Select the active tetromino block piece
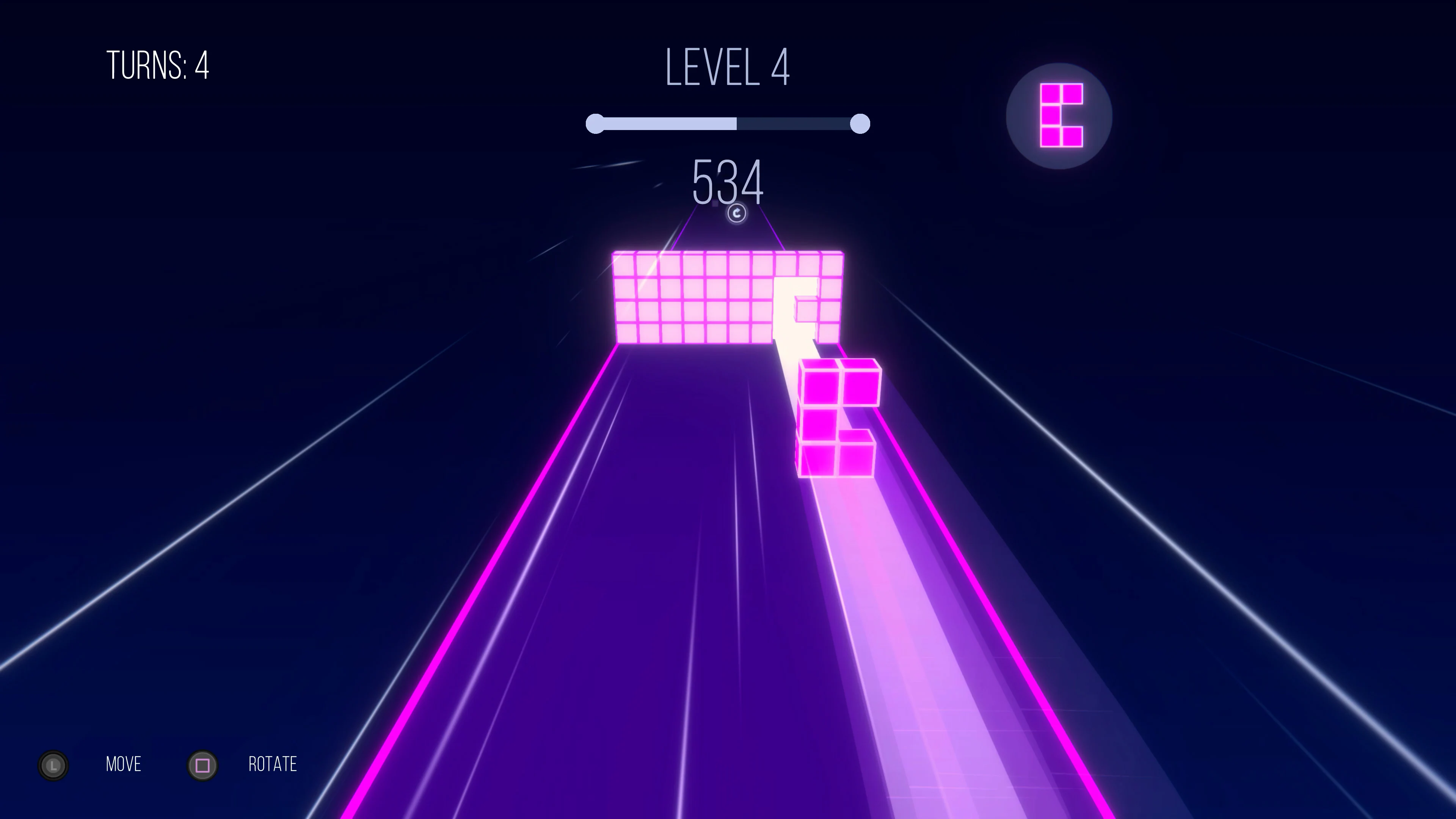Image resolution: width=1456 pixels, height=819 pixels. tap(836, 418)
